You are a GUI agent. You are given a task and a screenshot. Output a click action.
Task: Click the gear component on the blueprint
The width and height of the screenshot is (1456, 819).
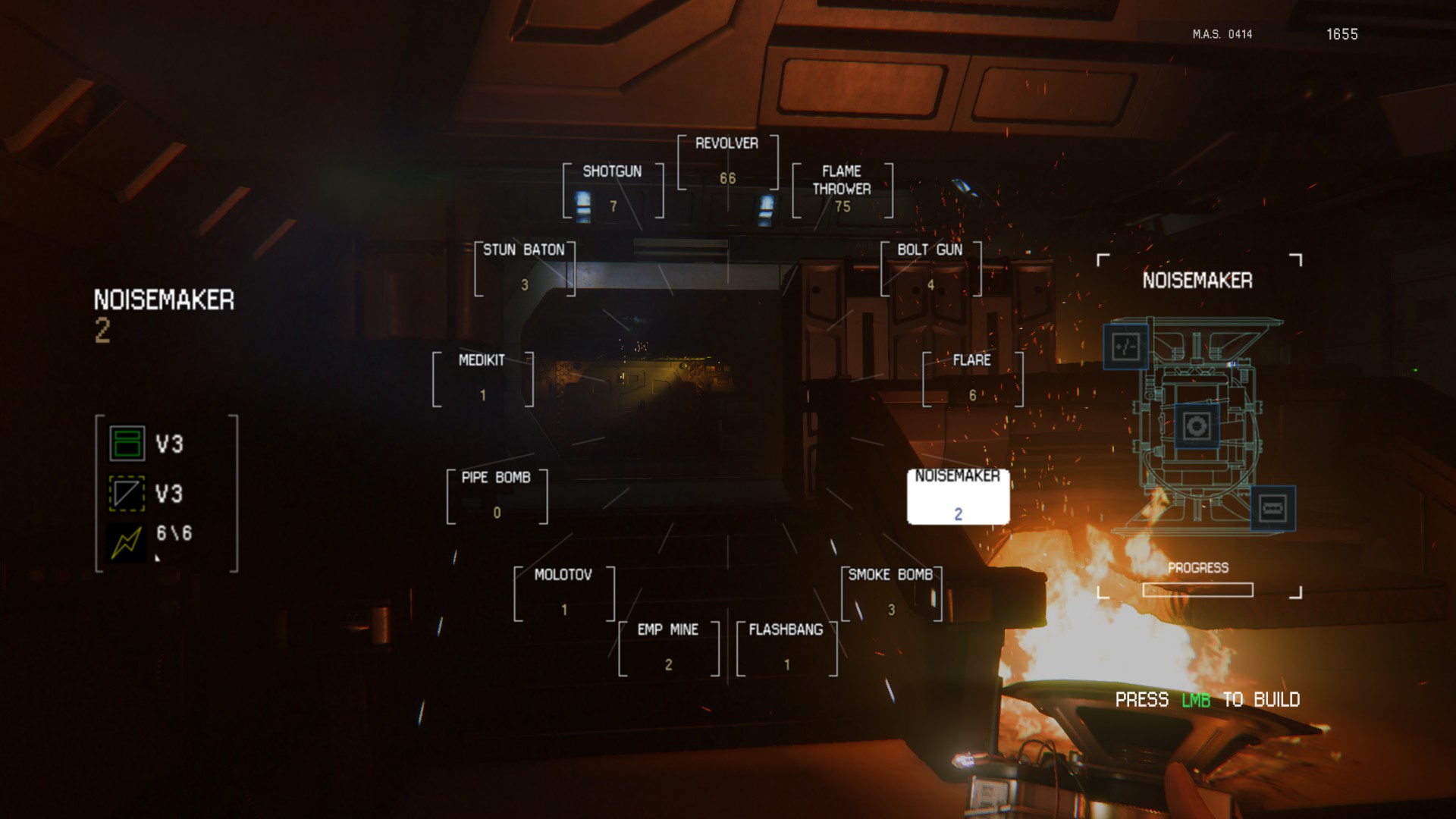tap(1197, 425)
